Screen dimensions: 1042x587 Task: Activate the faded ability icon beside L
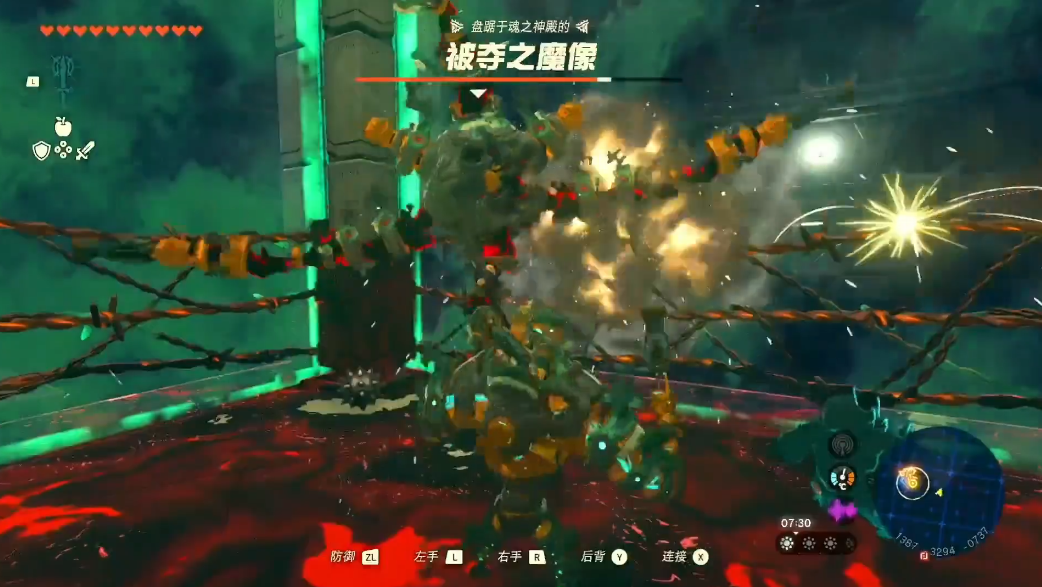[x=62, y=80]
